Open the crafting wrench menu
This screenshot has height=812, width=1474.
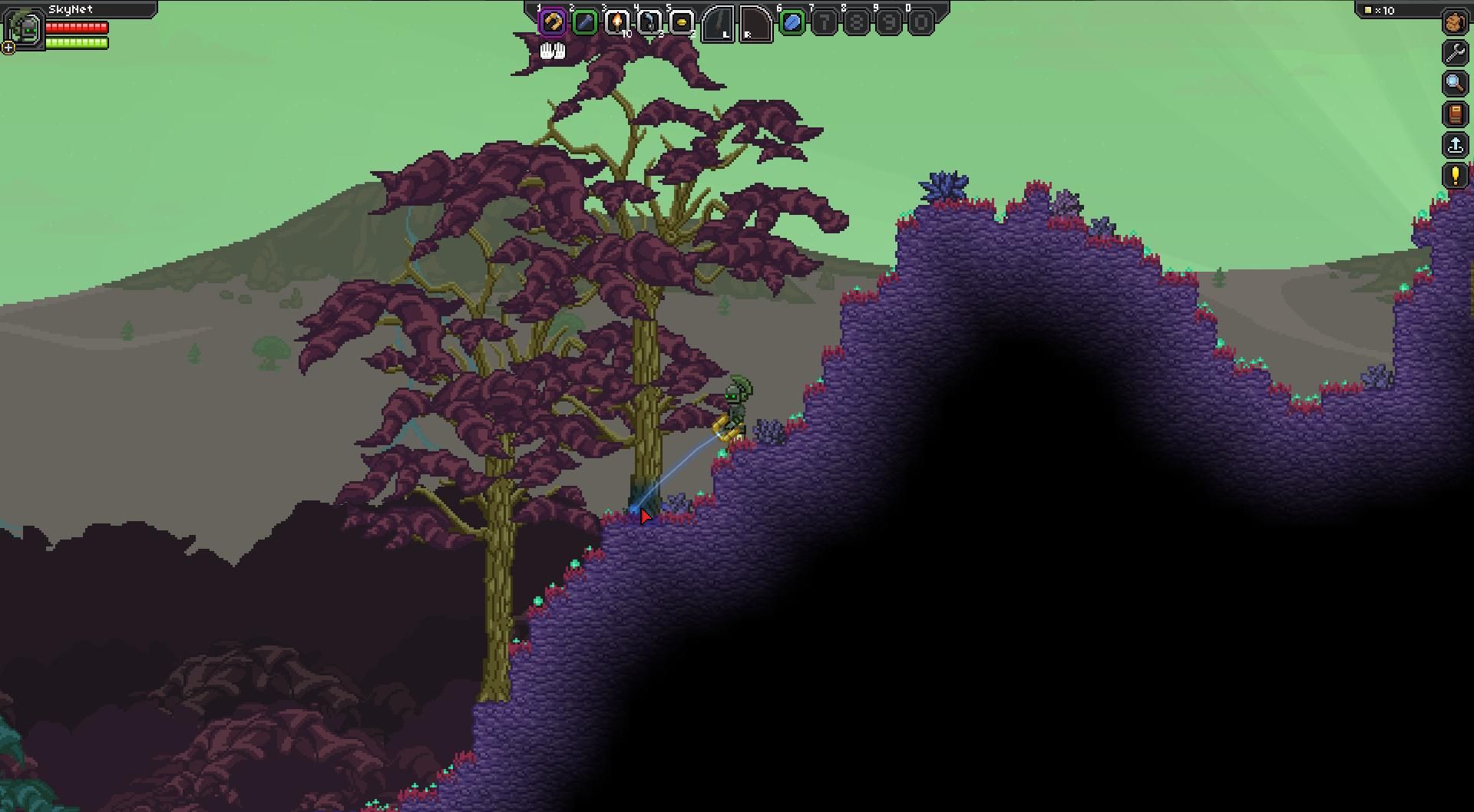point(1455,53)
